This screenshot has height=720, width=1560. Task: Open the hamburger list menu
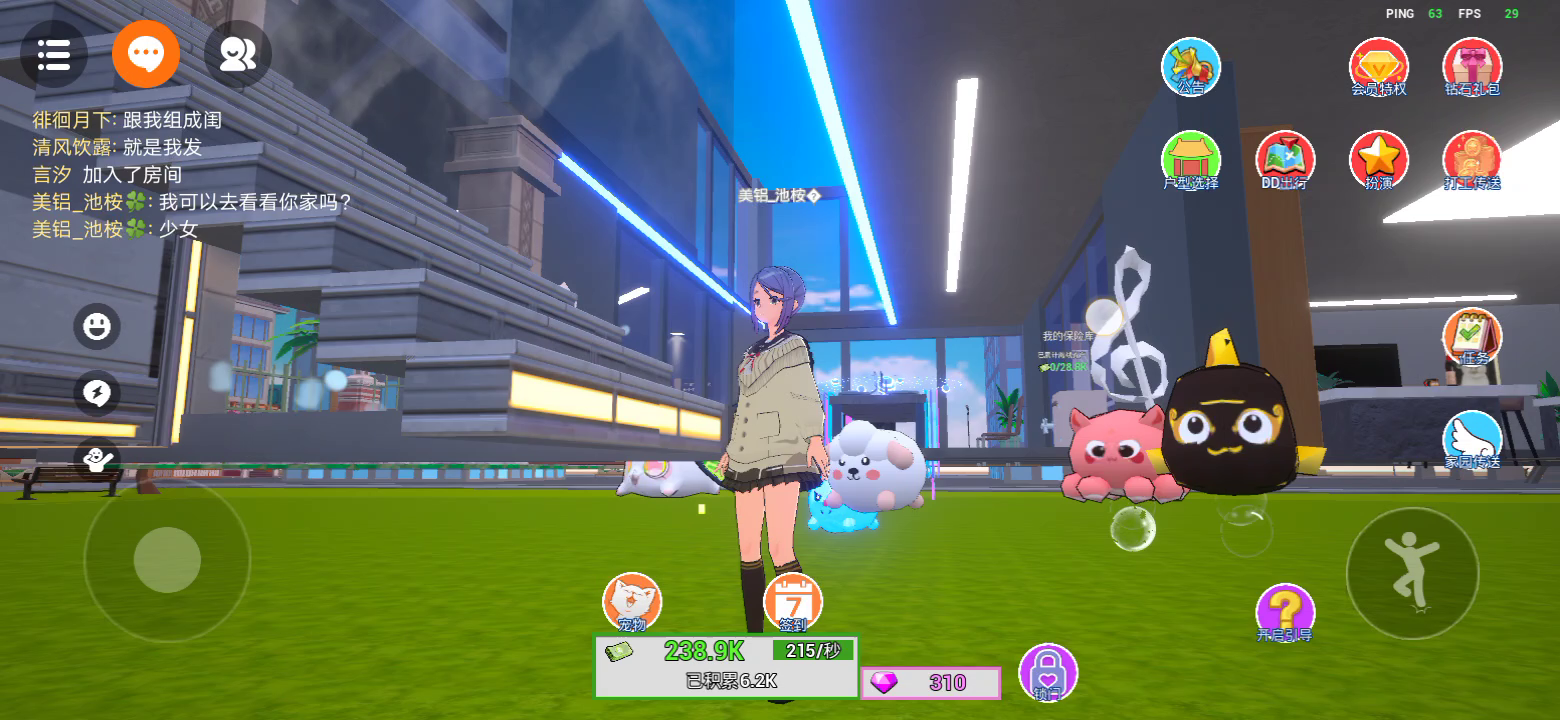(x=53, y=54)
